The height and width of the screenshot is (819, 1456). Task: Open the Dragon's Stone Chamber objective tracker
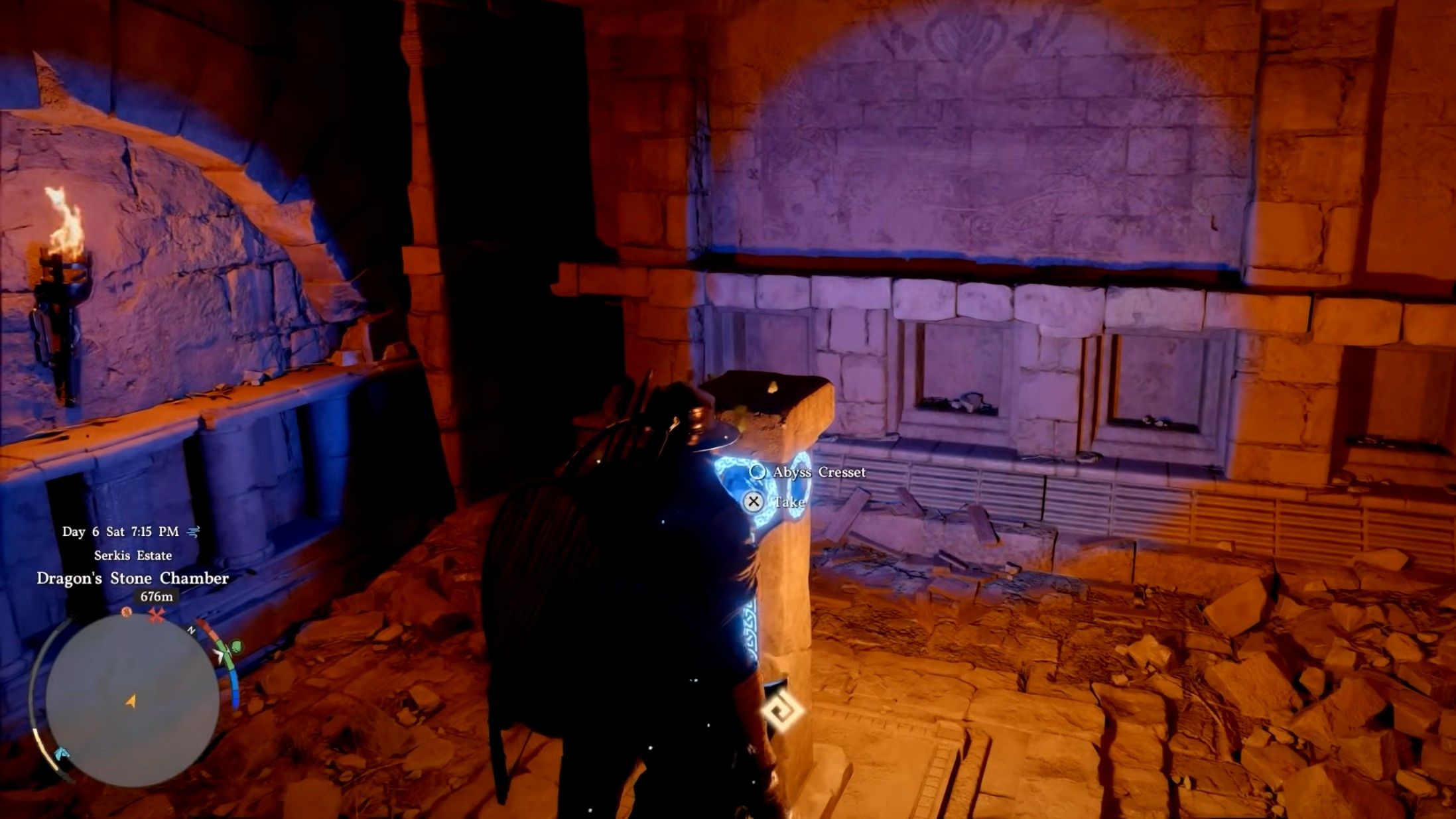(133, 578)
